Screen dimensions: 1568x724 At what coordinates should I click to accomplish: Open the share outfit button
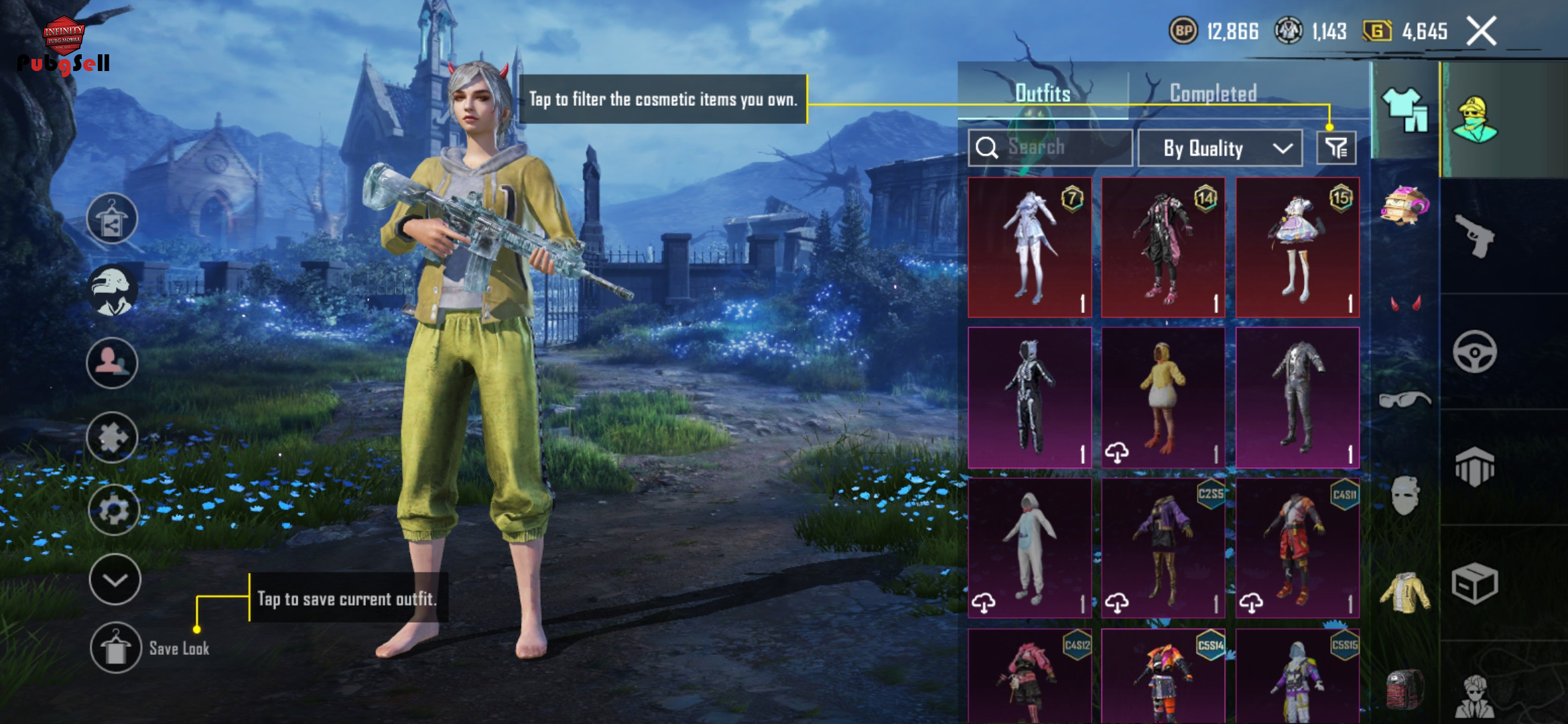point(112,219)
